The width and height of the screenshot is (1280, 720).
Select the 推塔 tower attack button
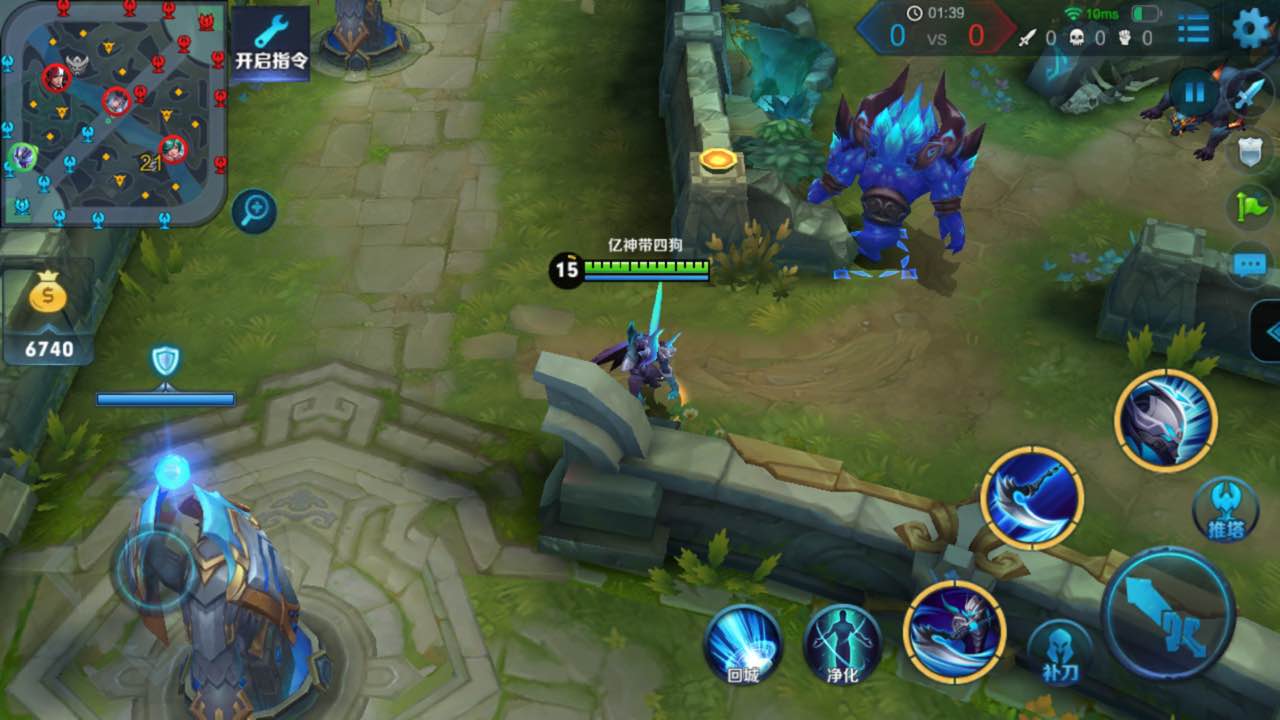pos(1225,509)
